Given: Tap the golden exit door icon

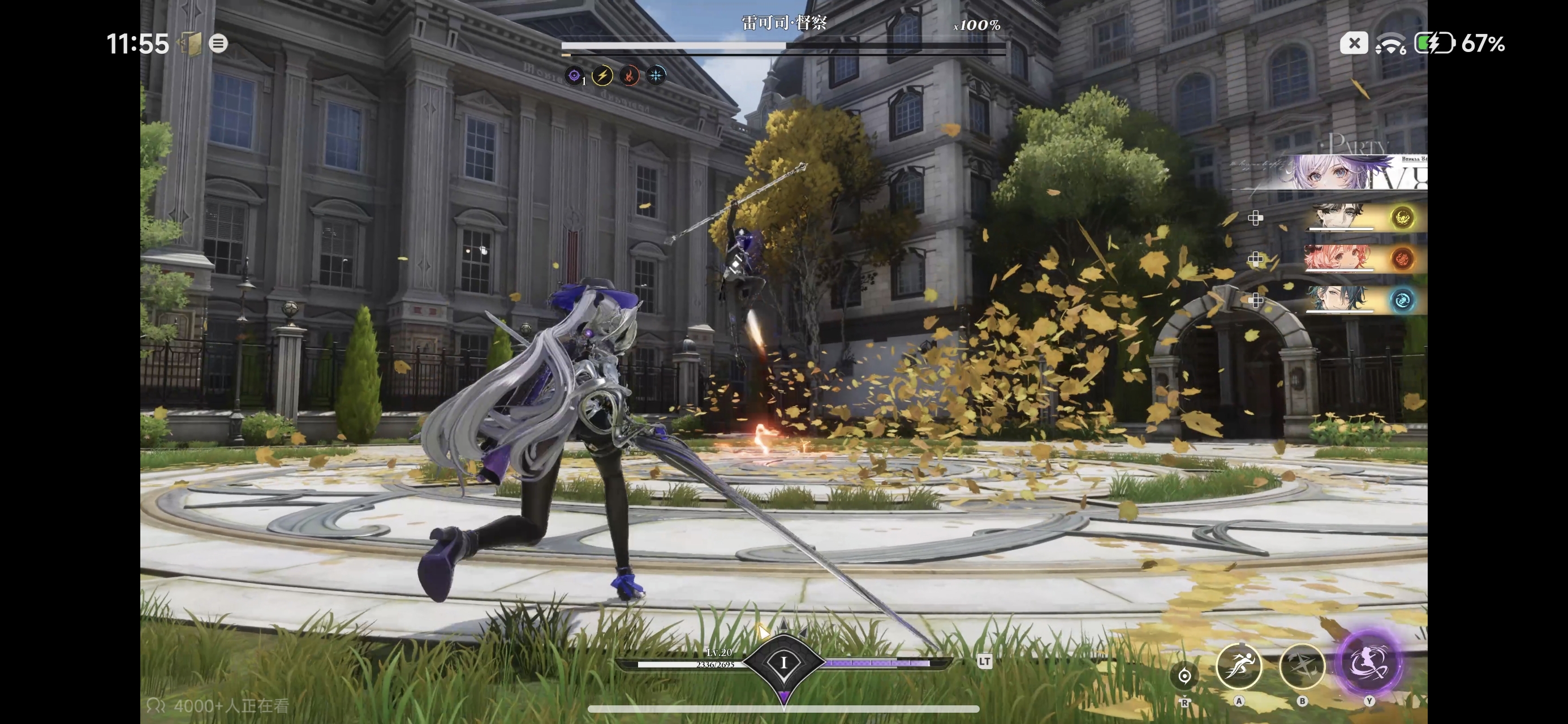Looking at the screenshot, I should [x=190, y=44].
